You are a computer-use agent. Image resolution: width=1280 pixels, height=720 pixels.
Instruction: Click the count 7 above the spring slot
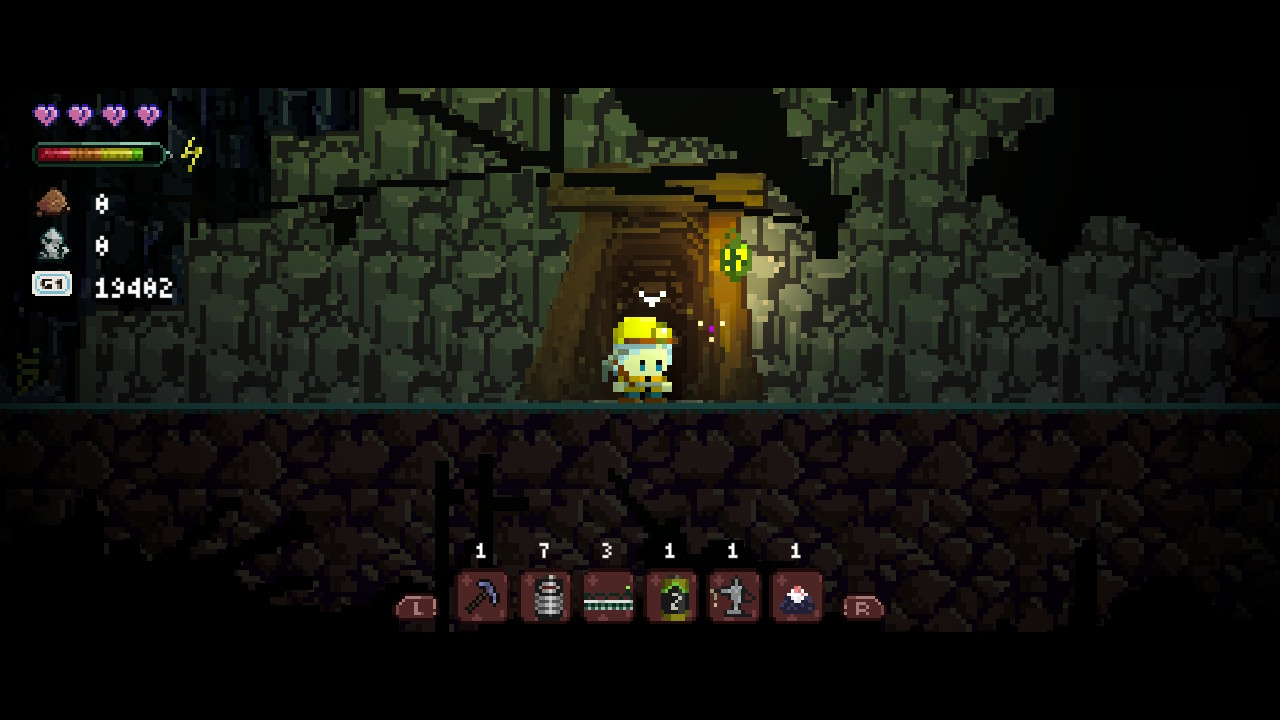[544, 550]
